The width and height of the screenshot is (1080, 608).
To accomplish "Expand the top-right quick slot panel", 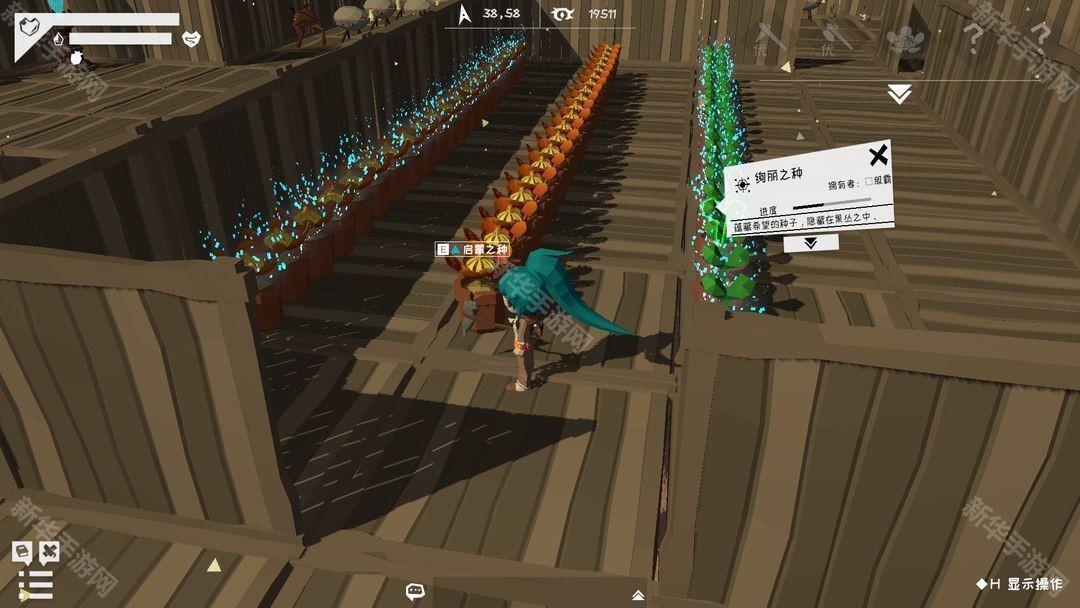I will pos(899,94).
